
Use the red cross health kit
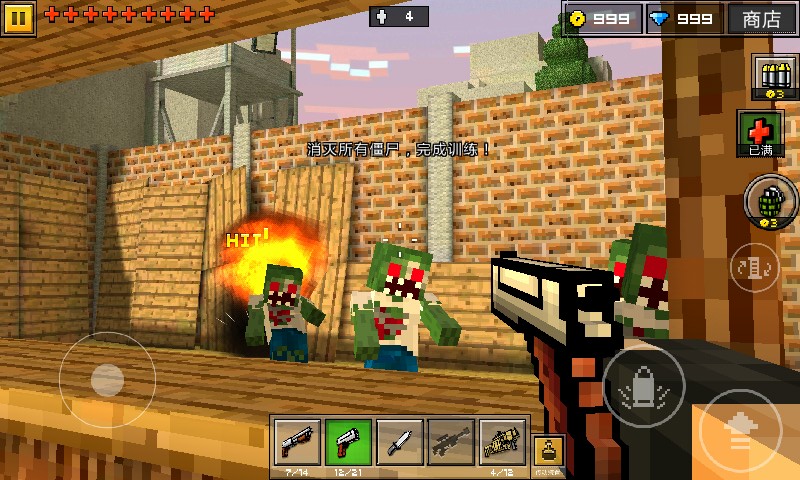coord(760,133)
